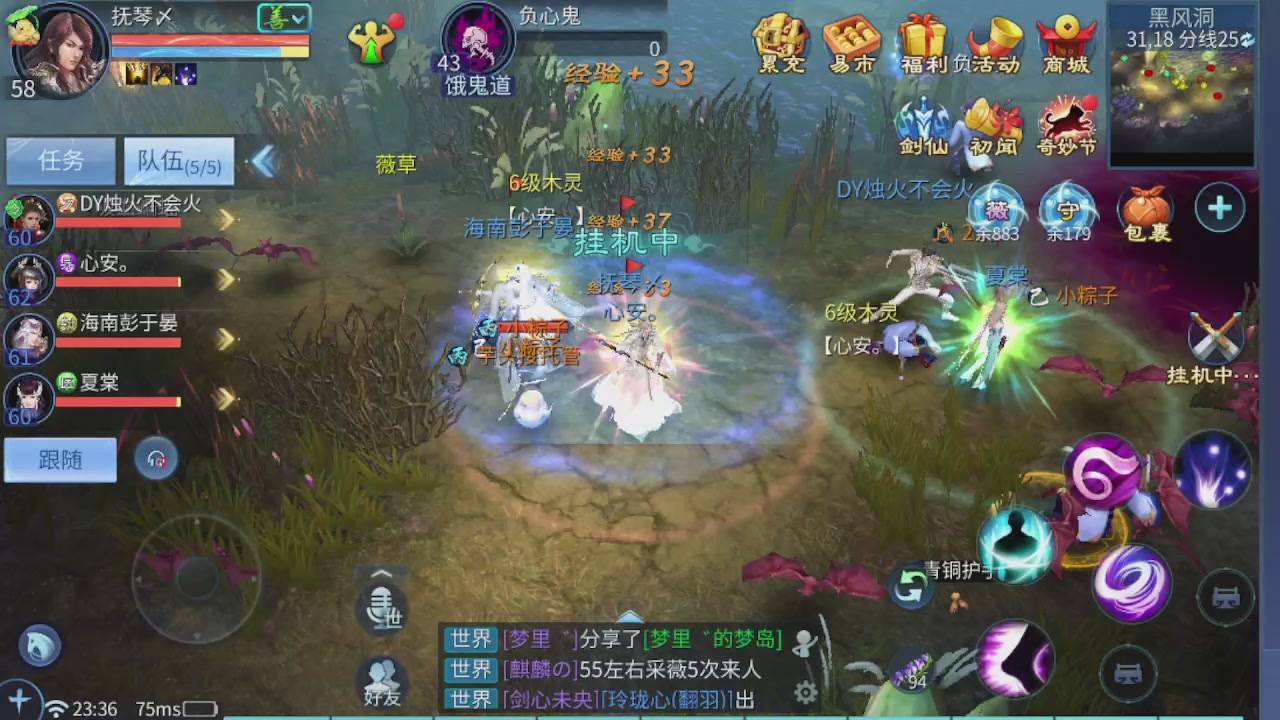1280x720 pixels.
Task: Open the 善 alignment dropdown near player name
Action: (x=284, y=17)
